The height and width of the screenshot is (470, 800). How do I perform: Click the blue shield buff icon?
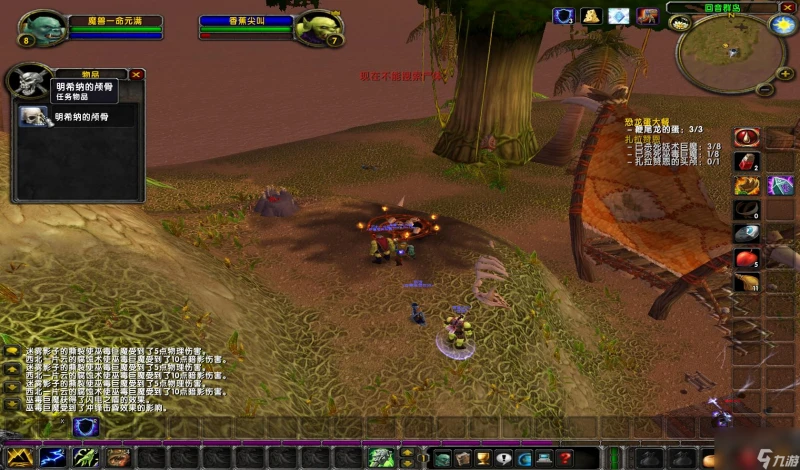[x=564, y=16]
